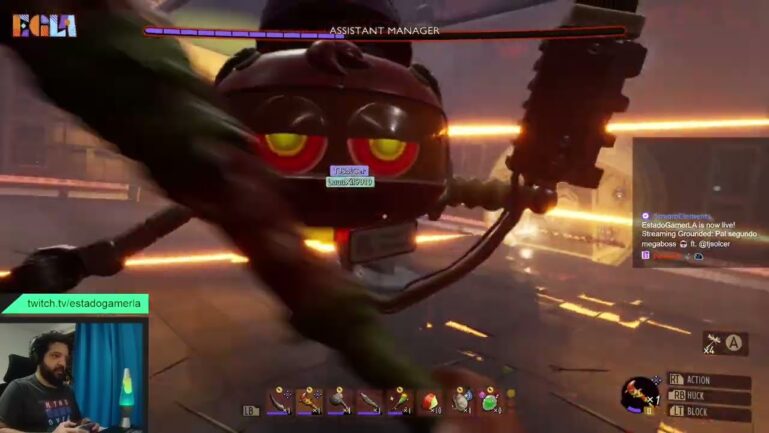The image size is (769, 433).
Task: Use the green smoothie flask slot
Action: coord(490,401)
